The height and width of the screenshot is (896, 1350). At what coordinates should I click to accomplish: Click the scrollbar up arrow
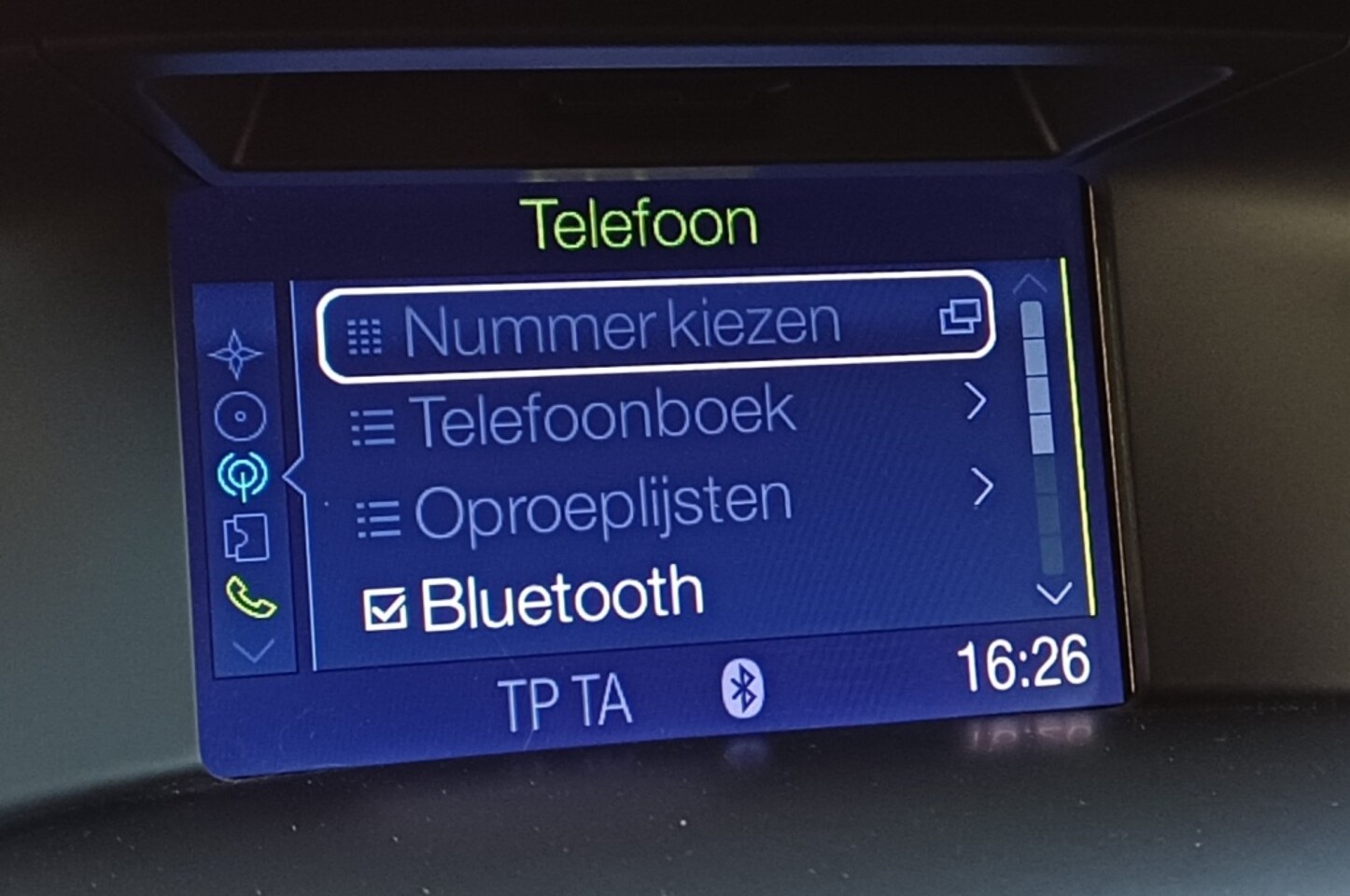tap(1030, 282)
